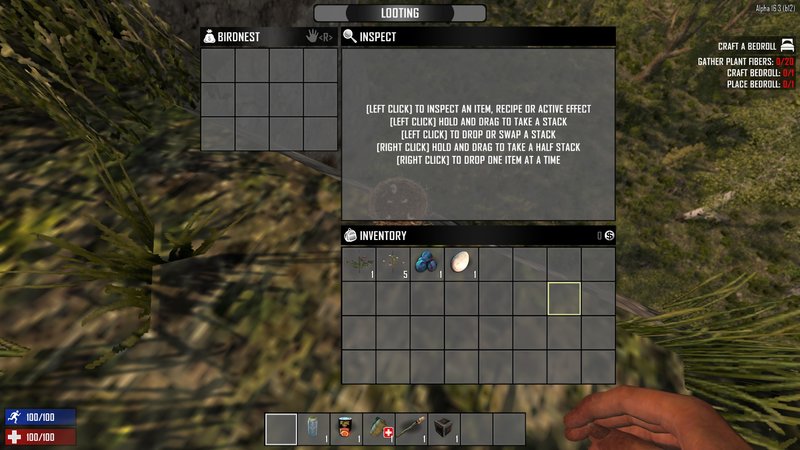800x450 pixels.
Task: Select the dark storage block hotbar slot
Action: pyautogui.click(x=444, y=429)
